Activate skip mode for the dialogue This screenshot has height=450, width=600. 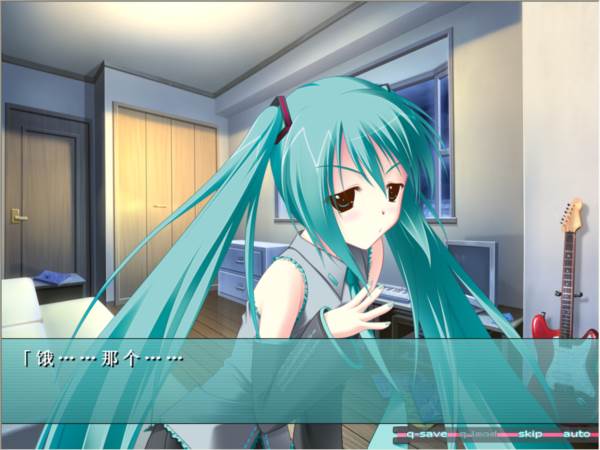529,435
